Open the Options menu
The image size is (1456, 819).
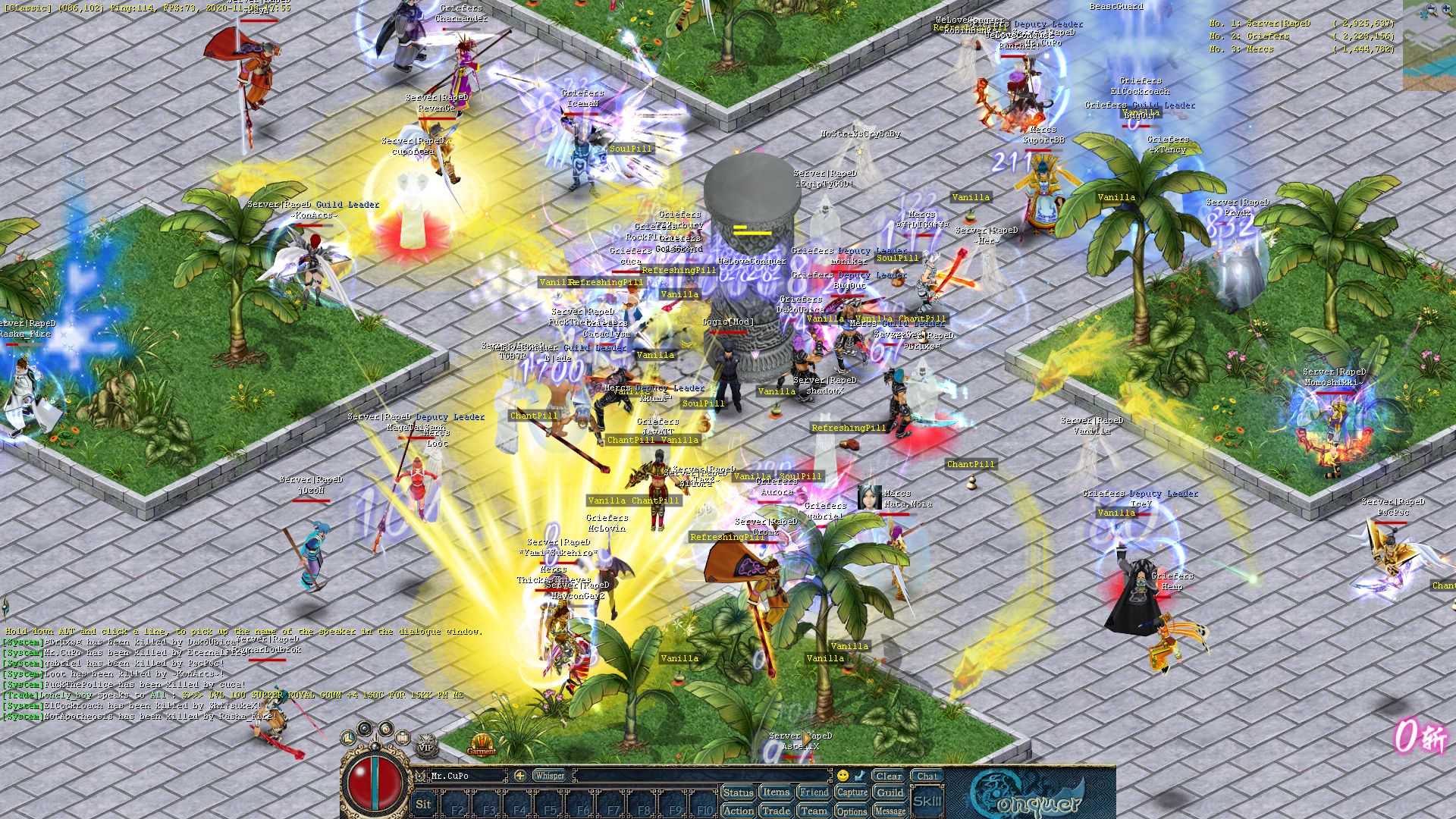tap(852, 811)
